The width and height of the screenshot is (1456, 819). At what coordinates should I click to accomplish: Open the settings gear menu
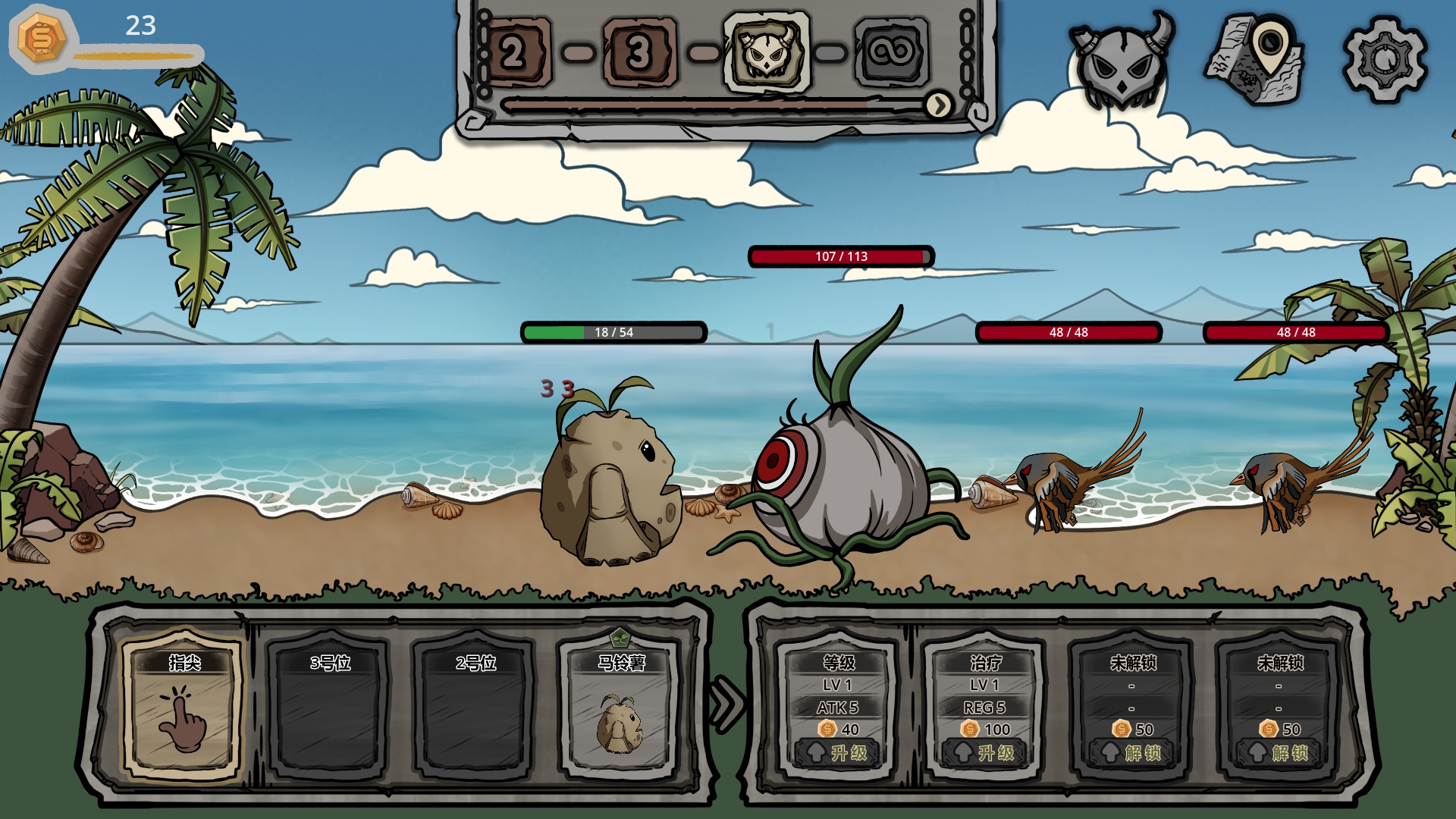point(1385,58)
